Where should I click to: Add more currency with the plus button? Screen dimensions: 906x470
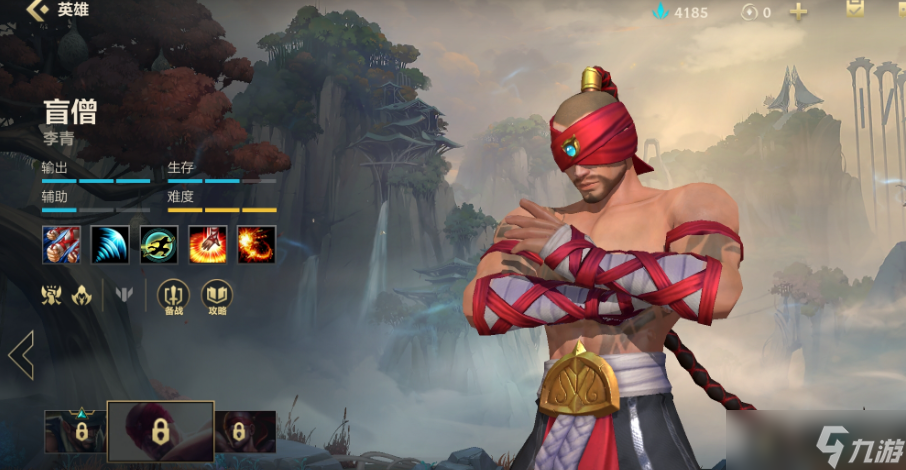(798, 12)
